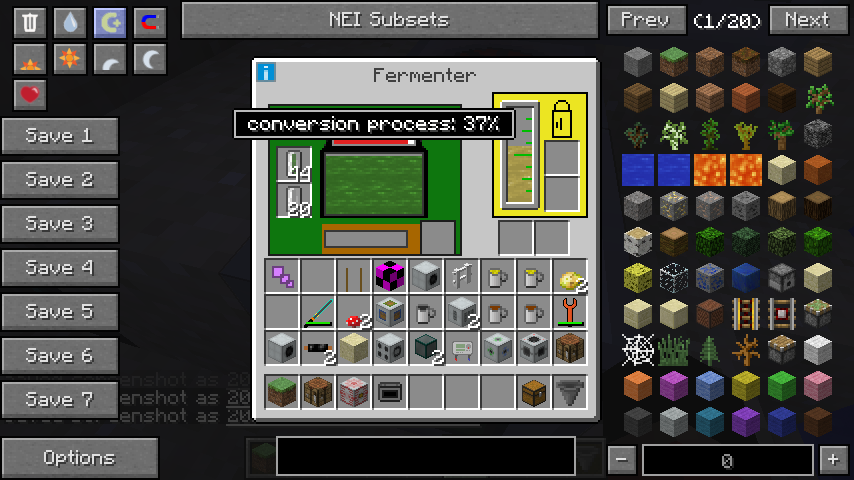Go to the previous NEI item page
The image size is (854, 480).
pos(645,20)
